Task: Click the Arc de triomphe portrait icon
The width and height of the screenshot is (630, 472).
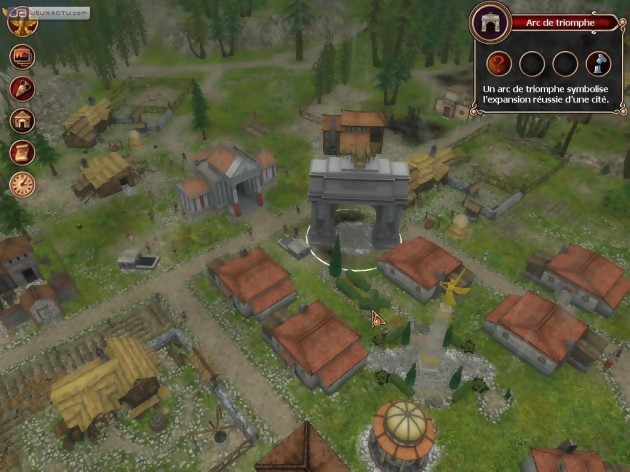Action: pos(490,22)
